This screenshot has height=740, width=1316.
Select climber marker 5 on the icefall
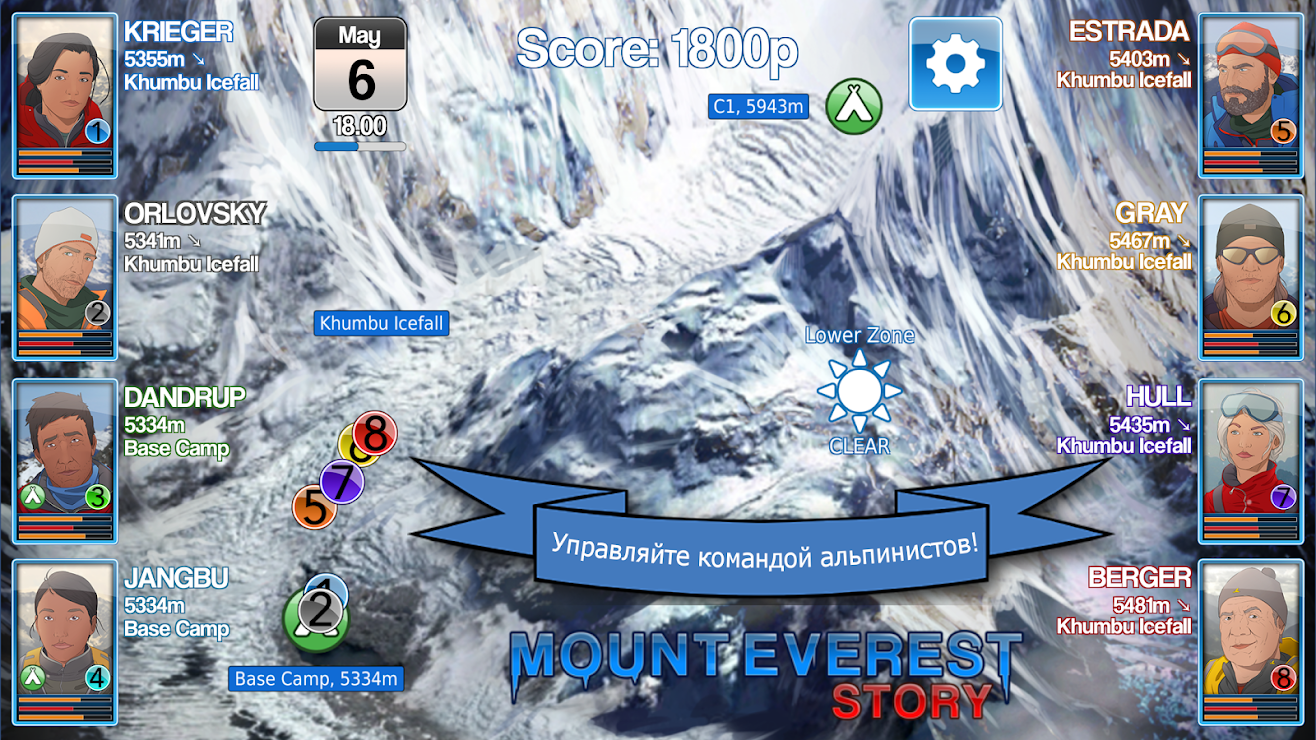tap(313, 506)
